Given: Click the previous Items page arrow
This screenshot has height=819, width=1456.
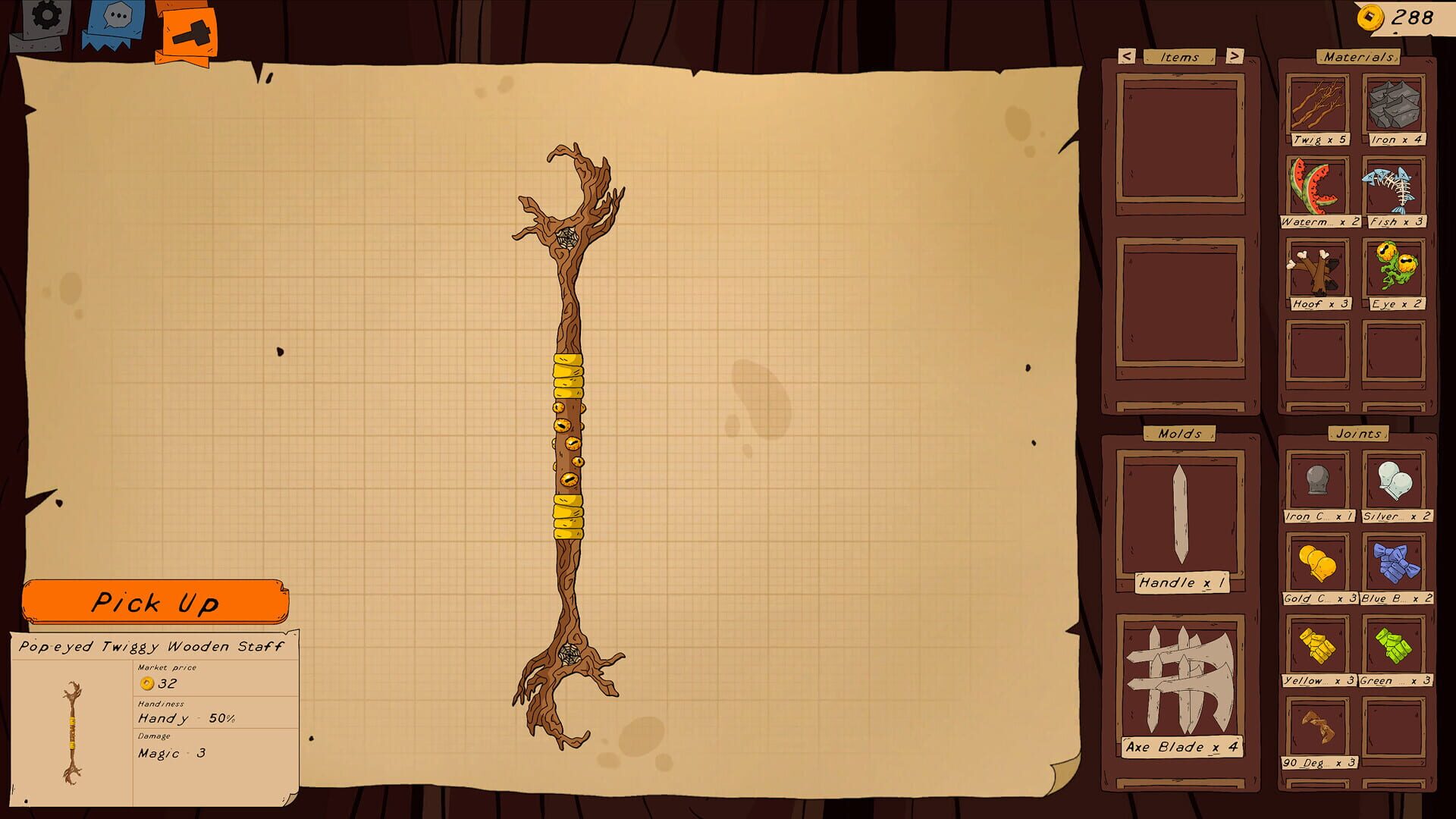Looking at the screenshot, I should [x=1125, y=56].
